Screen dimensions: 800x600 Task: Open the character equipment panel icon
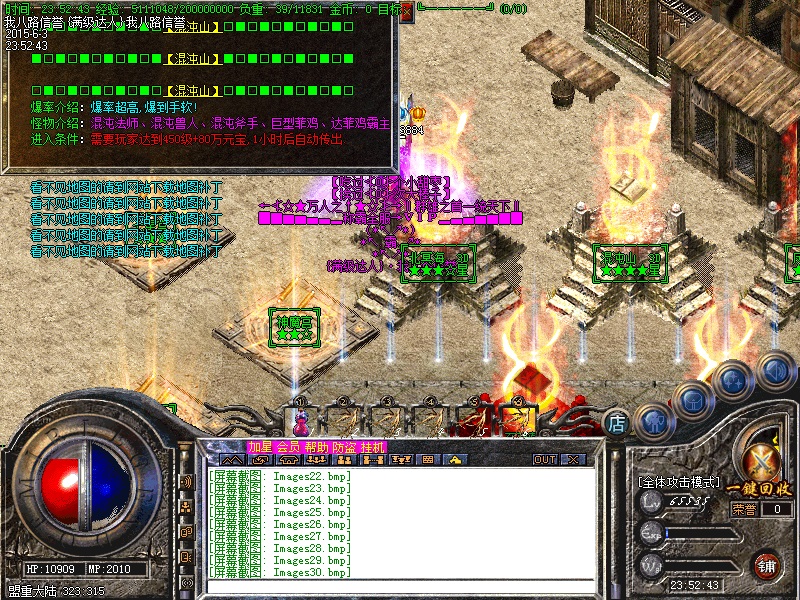652,421
